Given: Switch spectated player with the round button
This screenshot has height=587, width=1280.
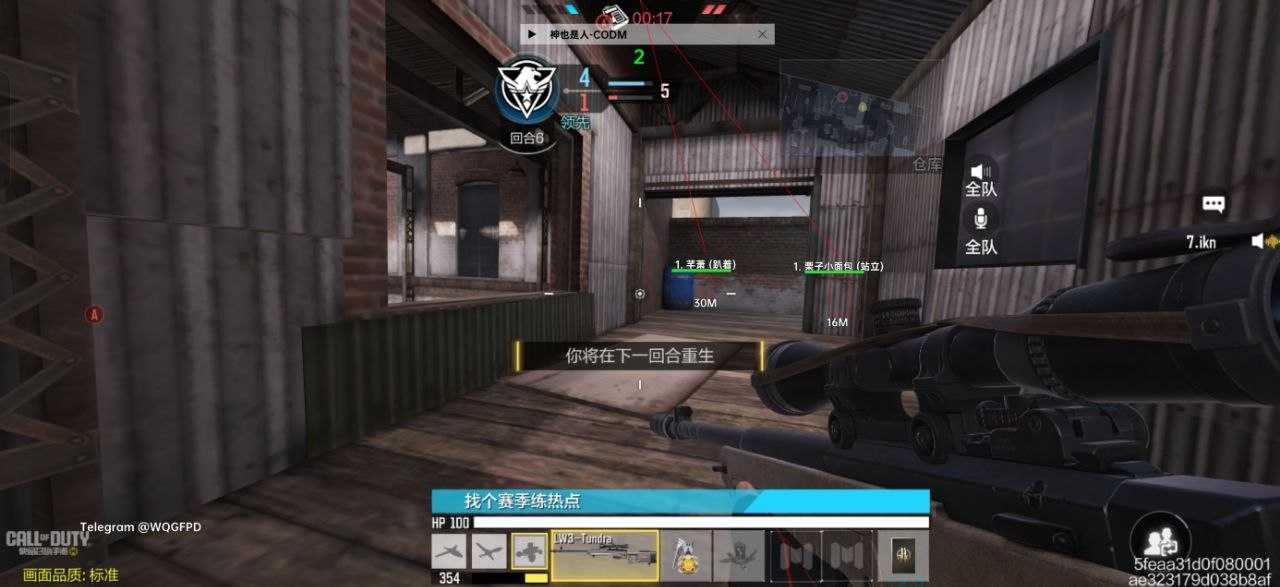Looking at the screenshot, I should 1158,541.
